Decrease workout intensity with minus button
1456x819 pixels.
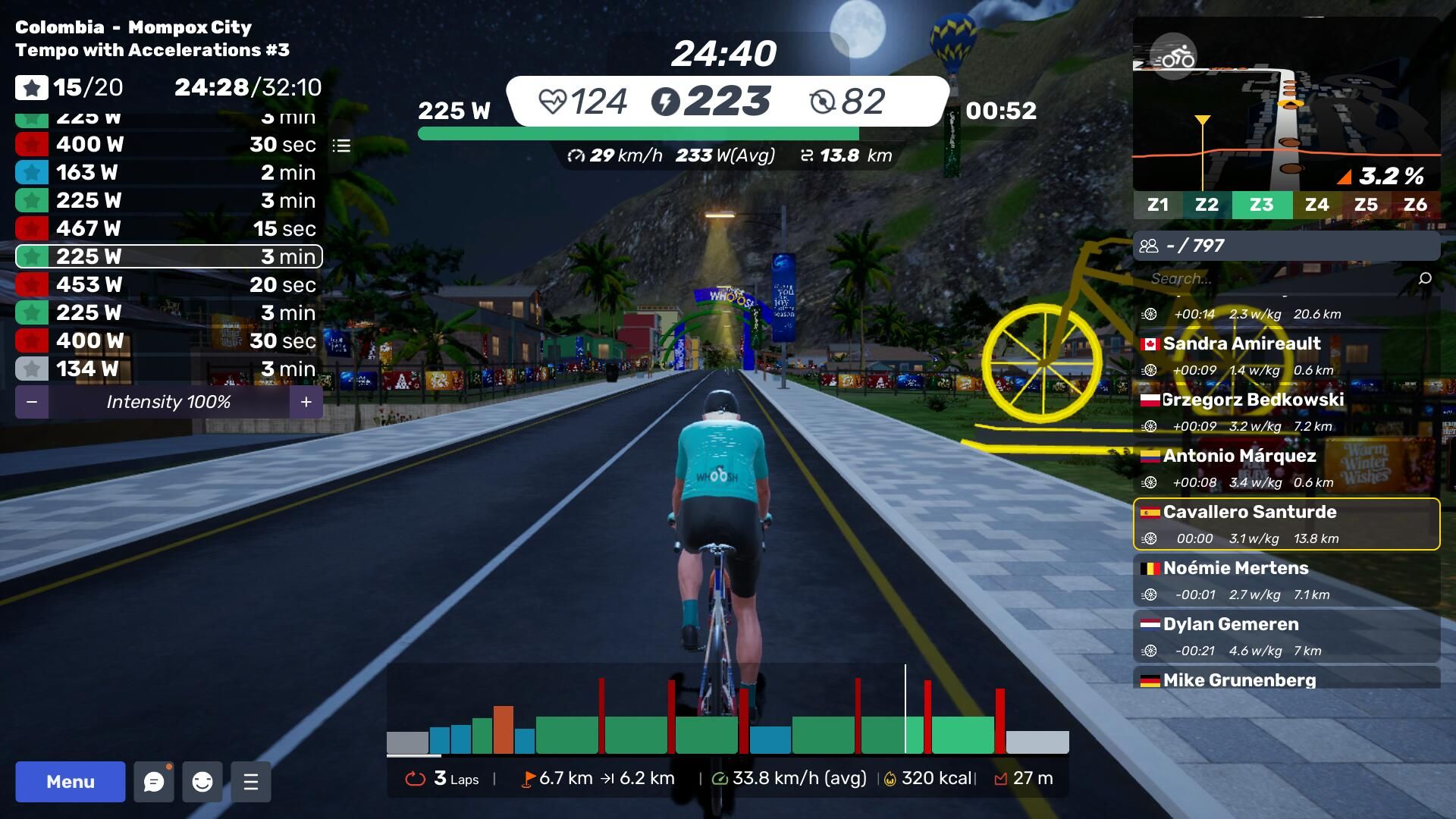(32, 402)
